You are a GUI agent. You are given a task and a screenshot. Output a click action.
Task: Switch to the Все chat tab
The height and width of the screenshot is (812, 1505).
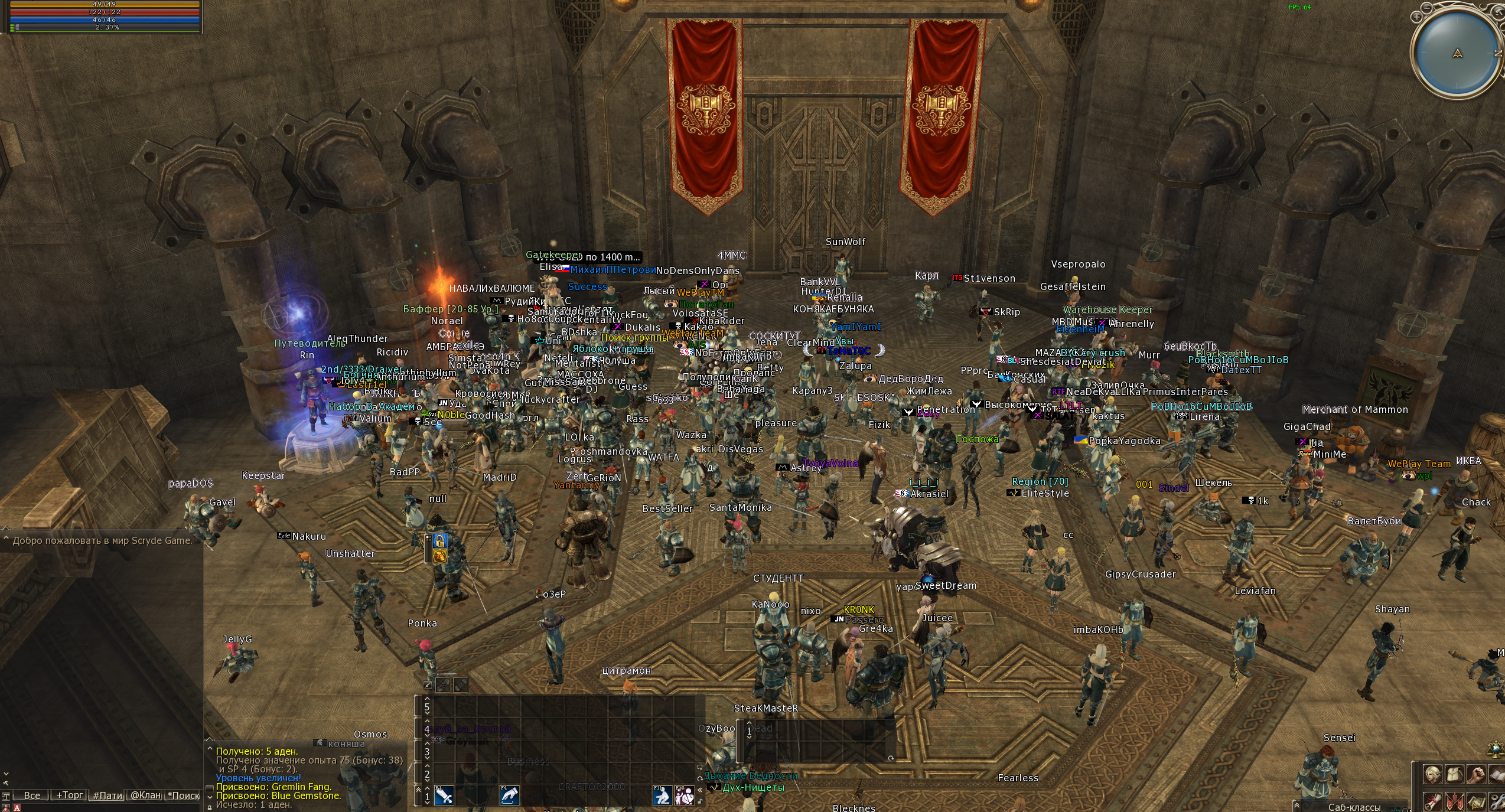tap(31, 795)
